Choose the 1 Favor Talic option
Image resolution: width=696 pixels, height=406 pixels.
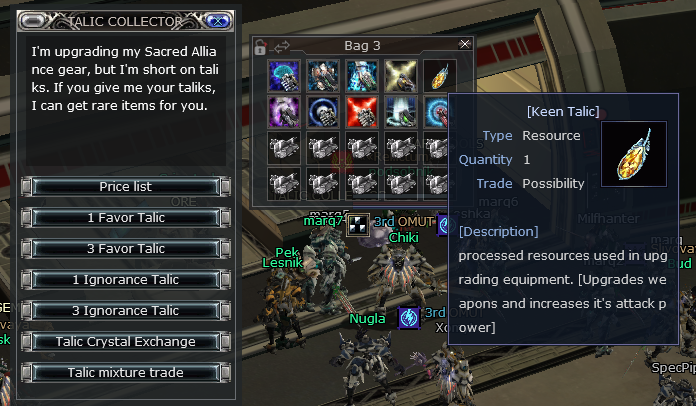pos(126,218)
